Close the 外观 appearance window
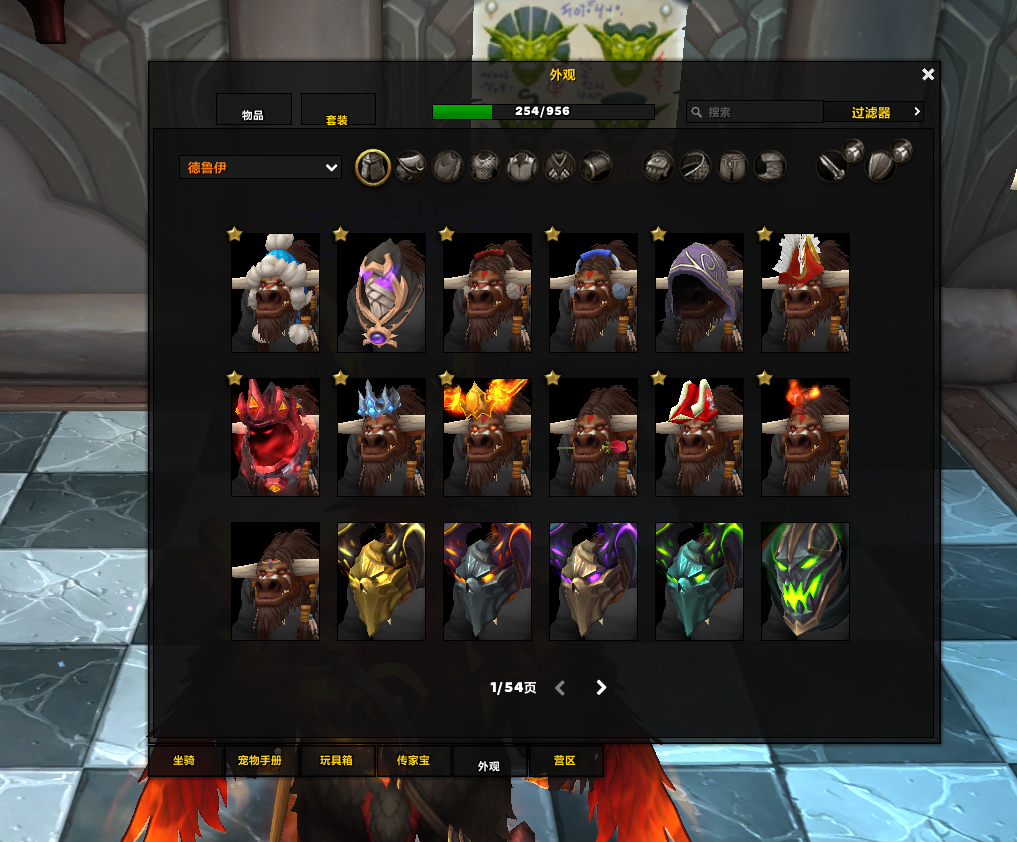 (928, 75)
